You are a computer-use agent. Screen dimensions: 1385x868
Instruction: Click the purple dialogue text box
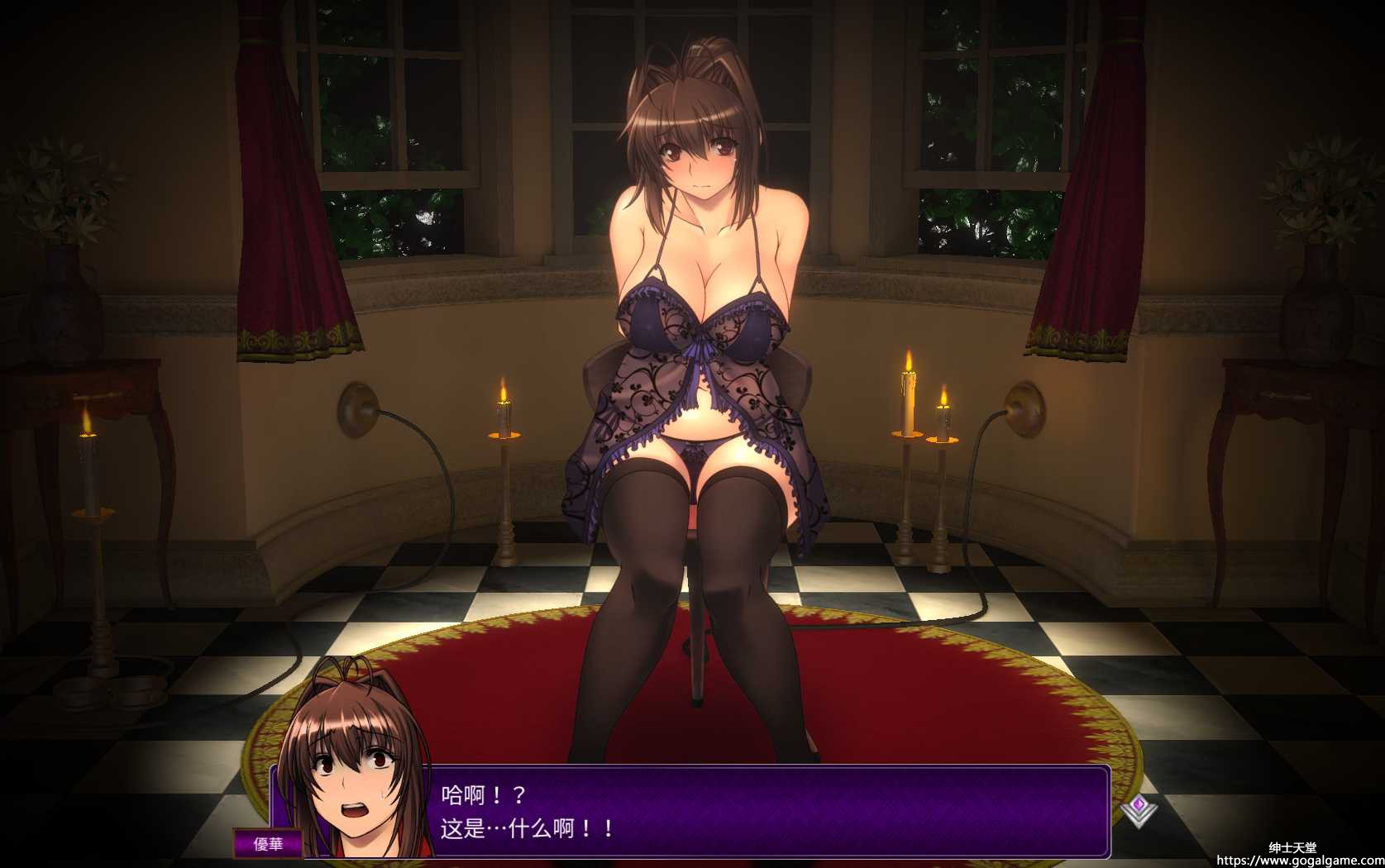pyautogui.click(x=769, y=811)
